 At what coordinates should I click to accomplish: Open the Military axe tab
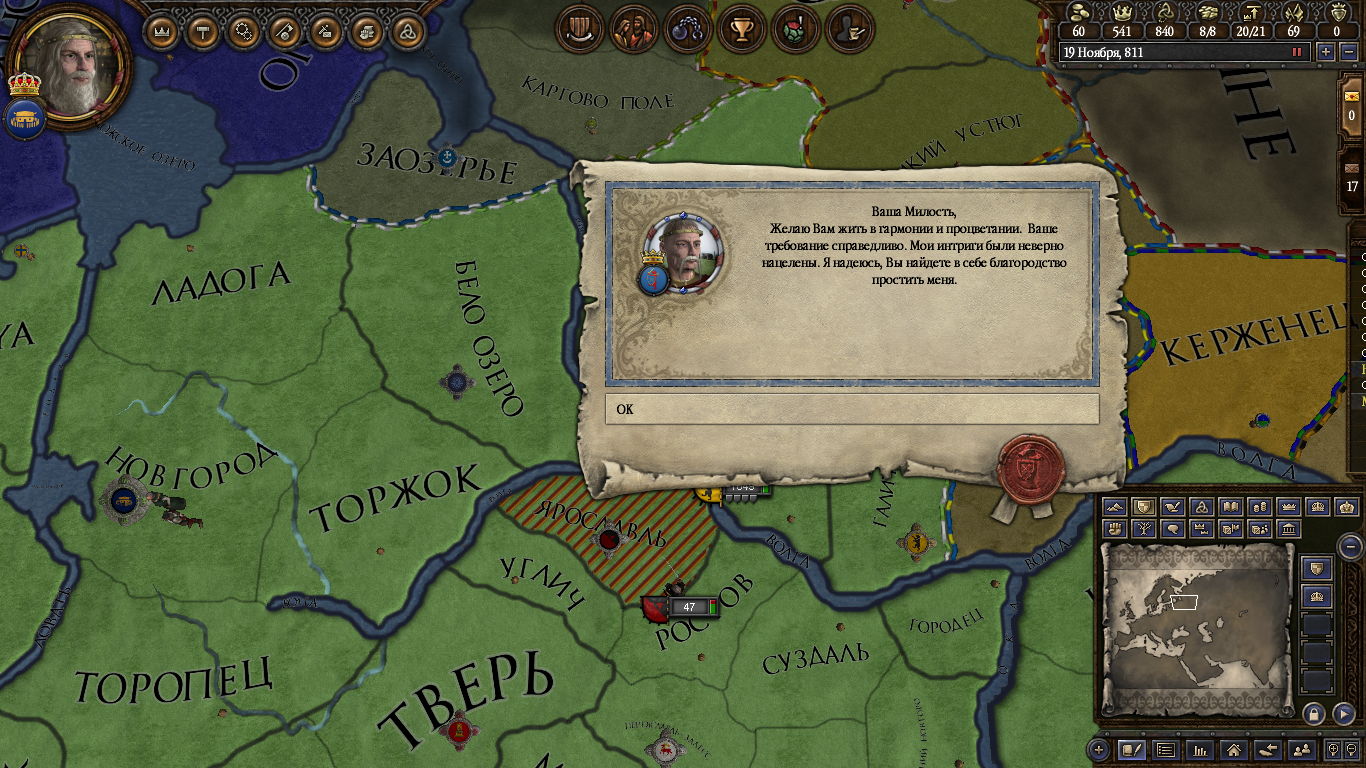[285, 31]
